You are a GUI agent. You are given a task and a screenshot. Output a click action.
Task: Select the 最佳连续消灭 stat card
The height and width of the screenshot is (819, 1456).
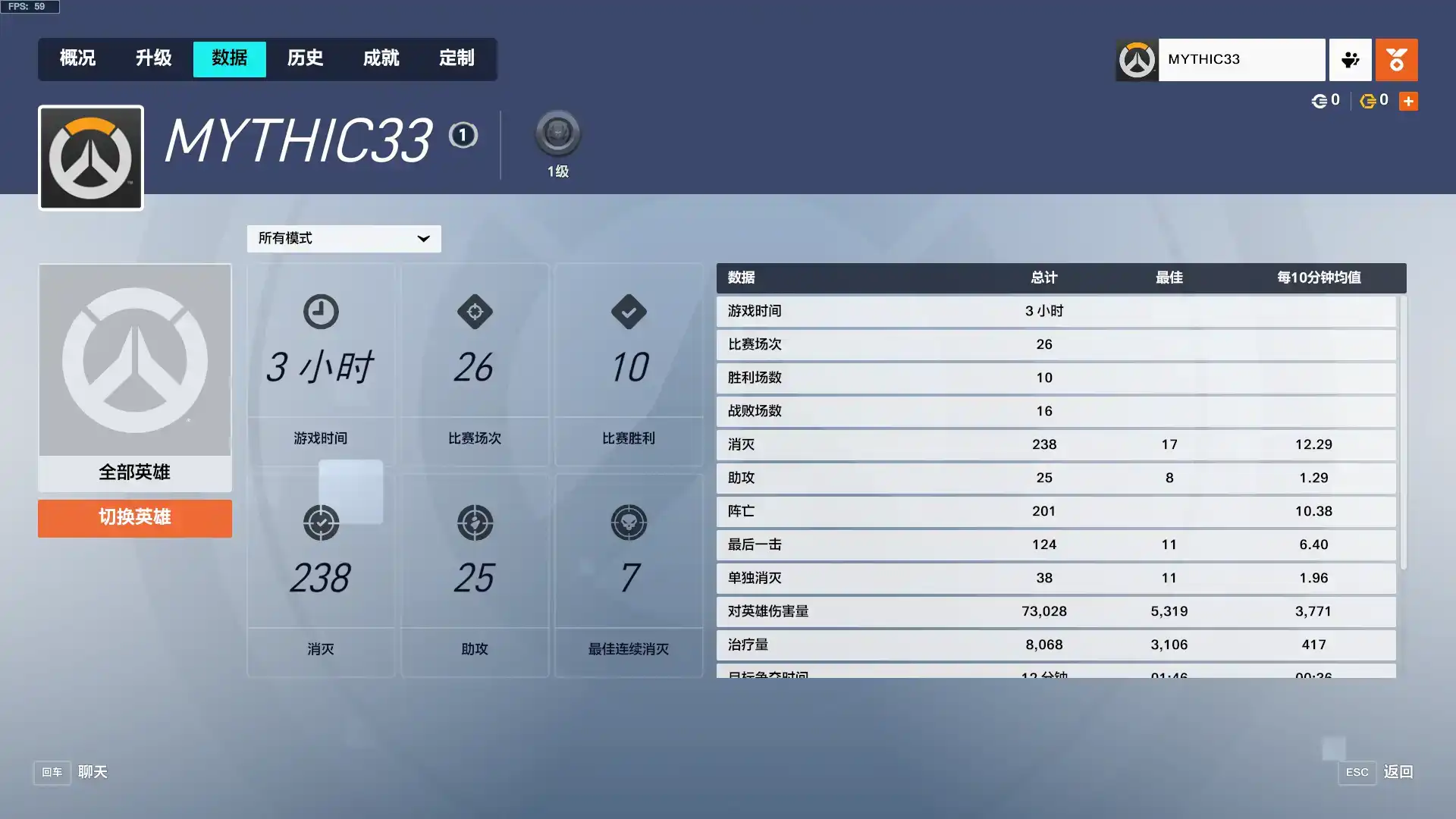pyautogui.click(x=629, y=575)
